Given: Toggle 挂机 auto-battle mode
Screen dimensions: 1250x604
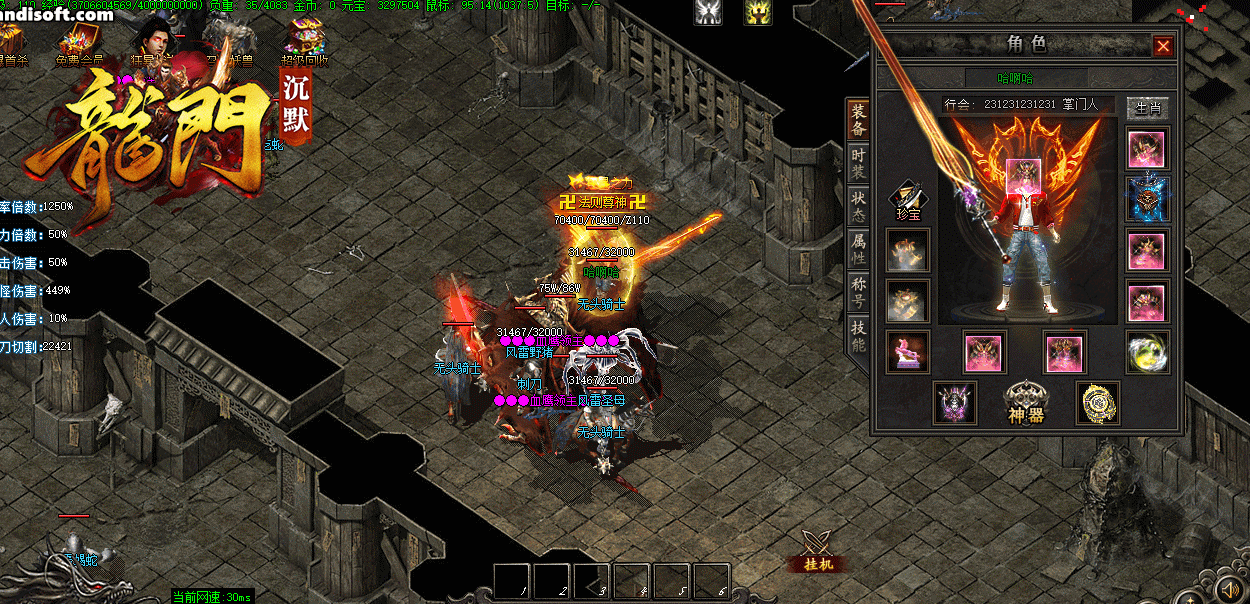Looking at the screenshot, I should pos(819,551).
